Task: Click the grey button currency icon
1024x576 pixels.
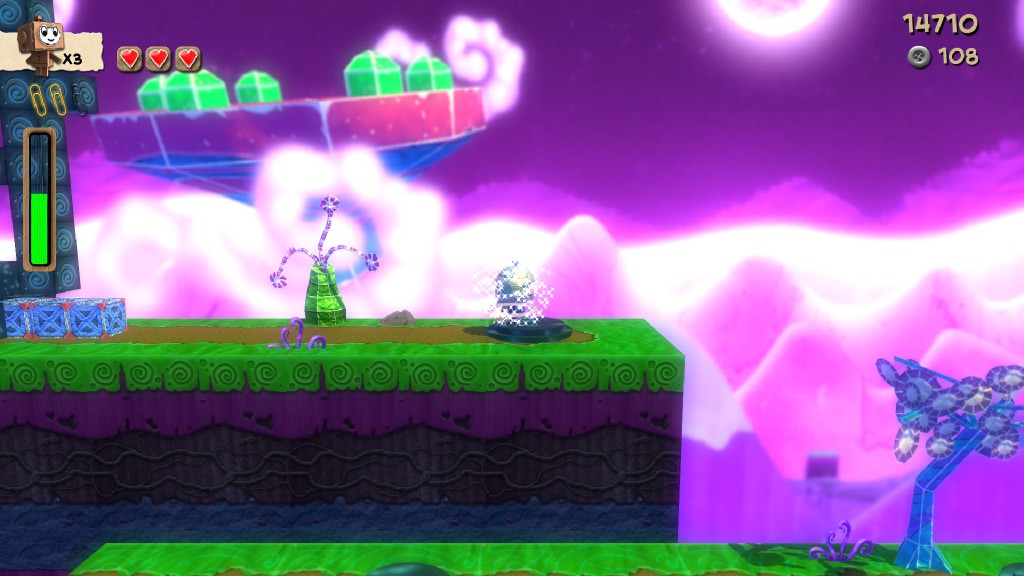Action: (x=918, y=56)
